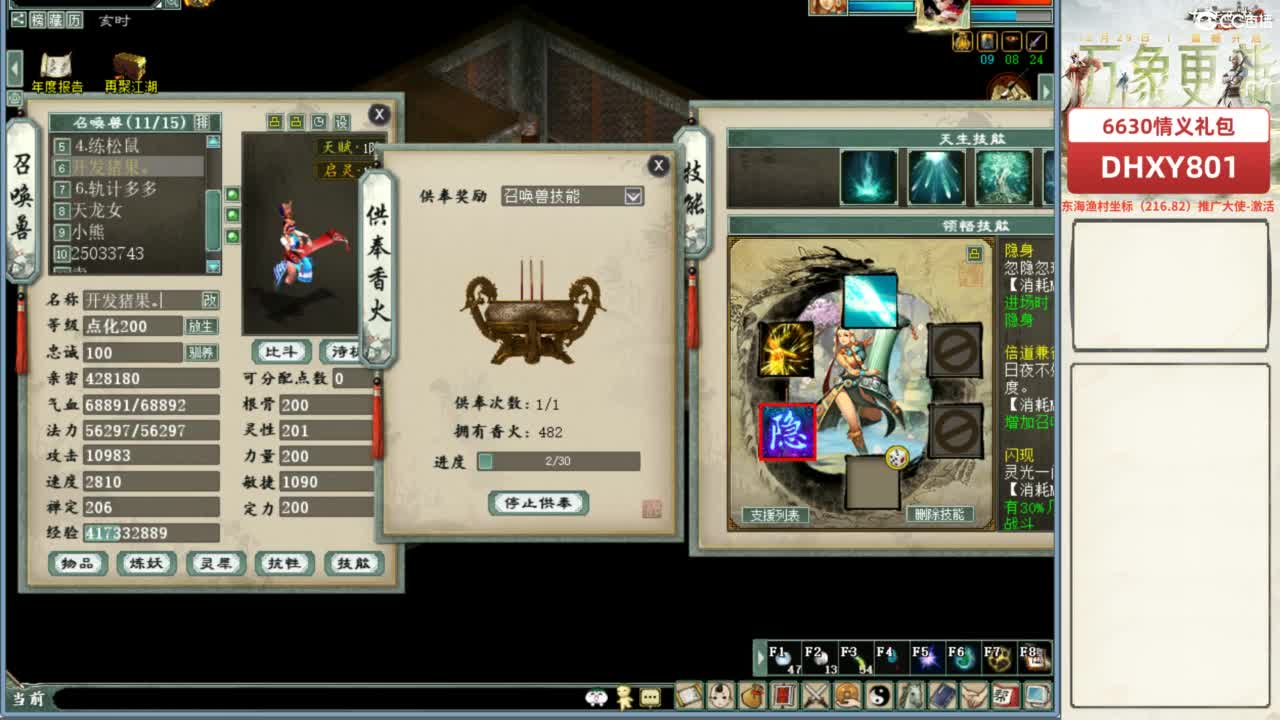The width and height of the screenshot is (1280, 720).
Task: Click the crossed swords icon on the bottom toolbar
Action: pyautogui.click(x=816, y=697)
